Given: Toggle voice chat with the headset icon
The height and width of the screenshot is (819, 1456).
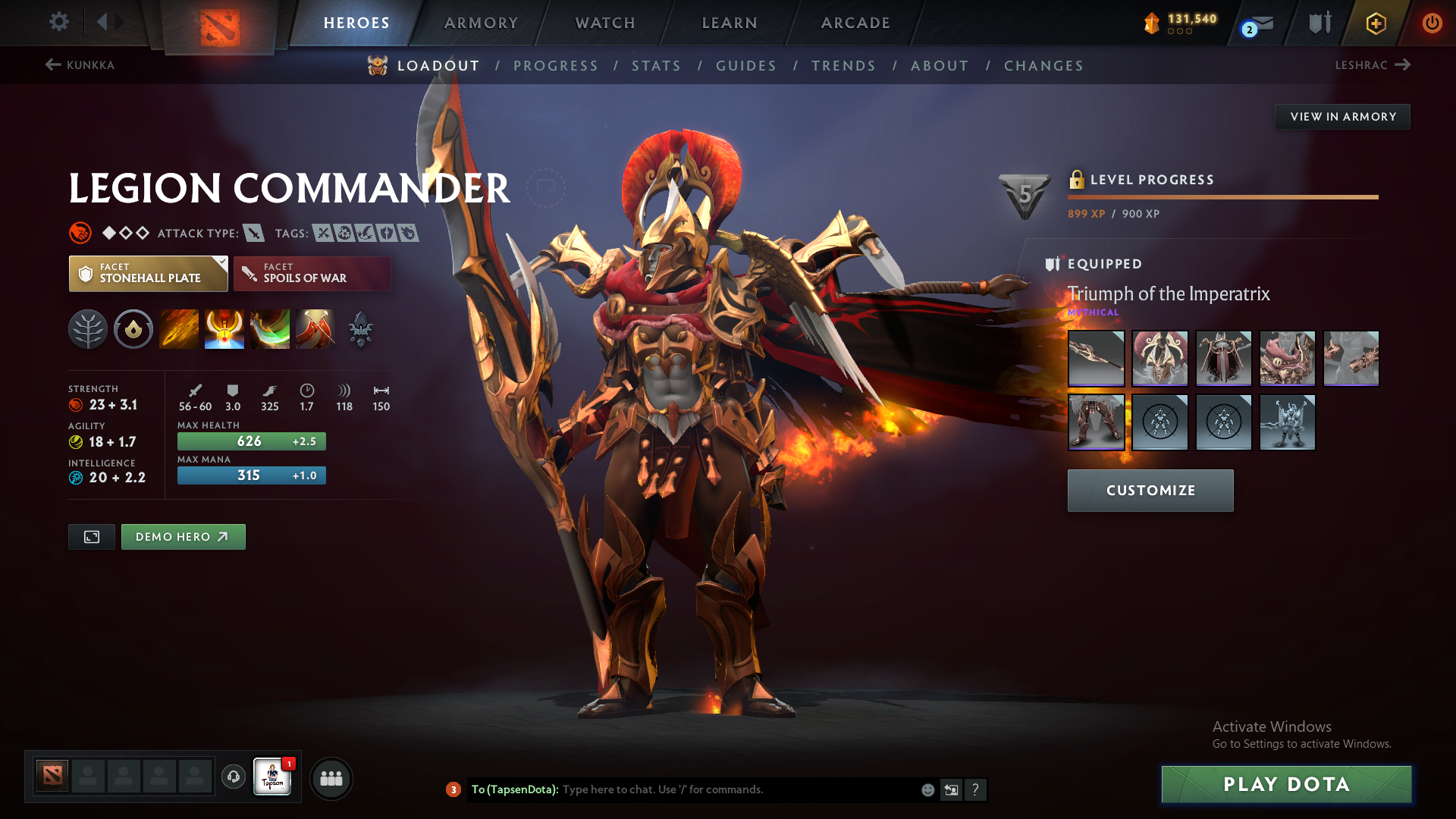Looking at the screenshot, I should (x=233, y=778).
